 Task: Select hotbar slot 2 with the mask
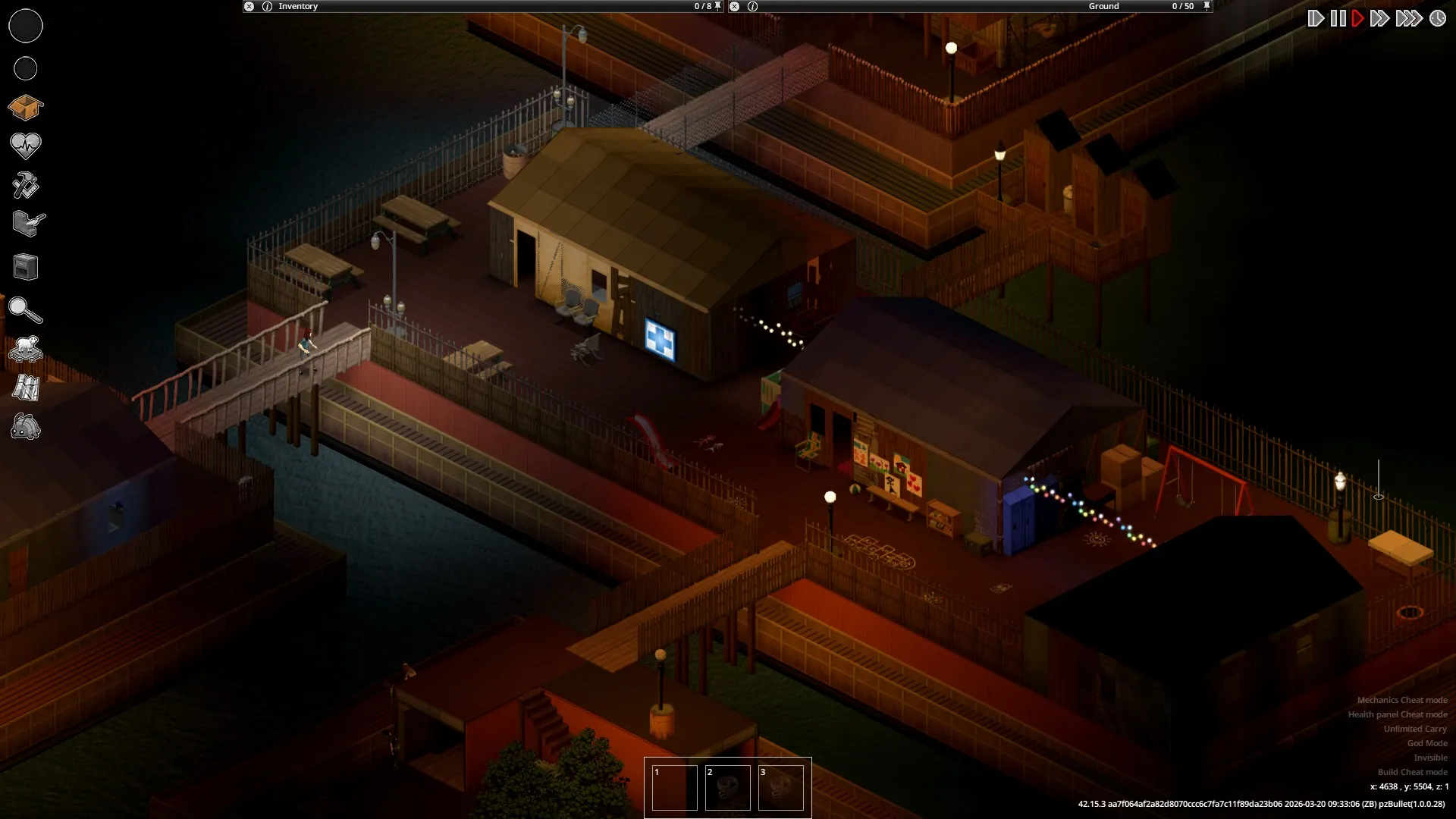(x=727, y=788)
